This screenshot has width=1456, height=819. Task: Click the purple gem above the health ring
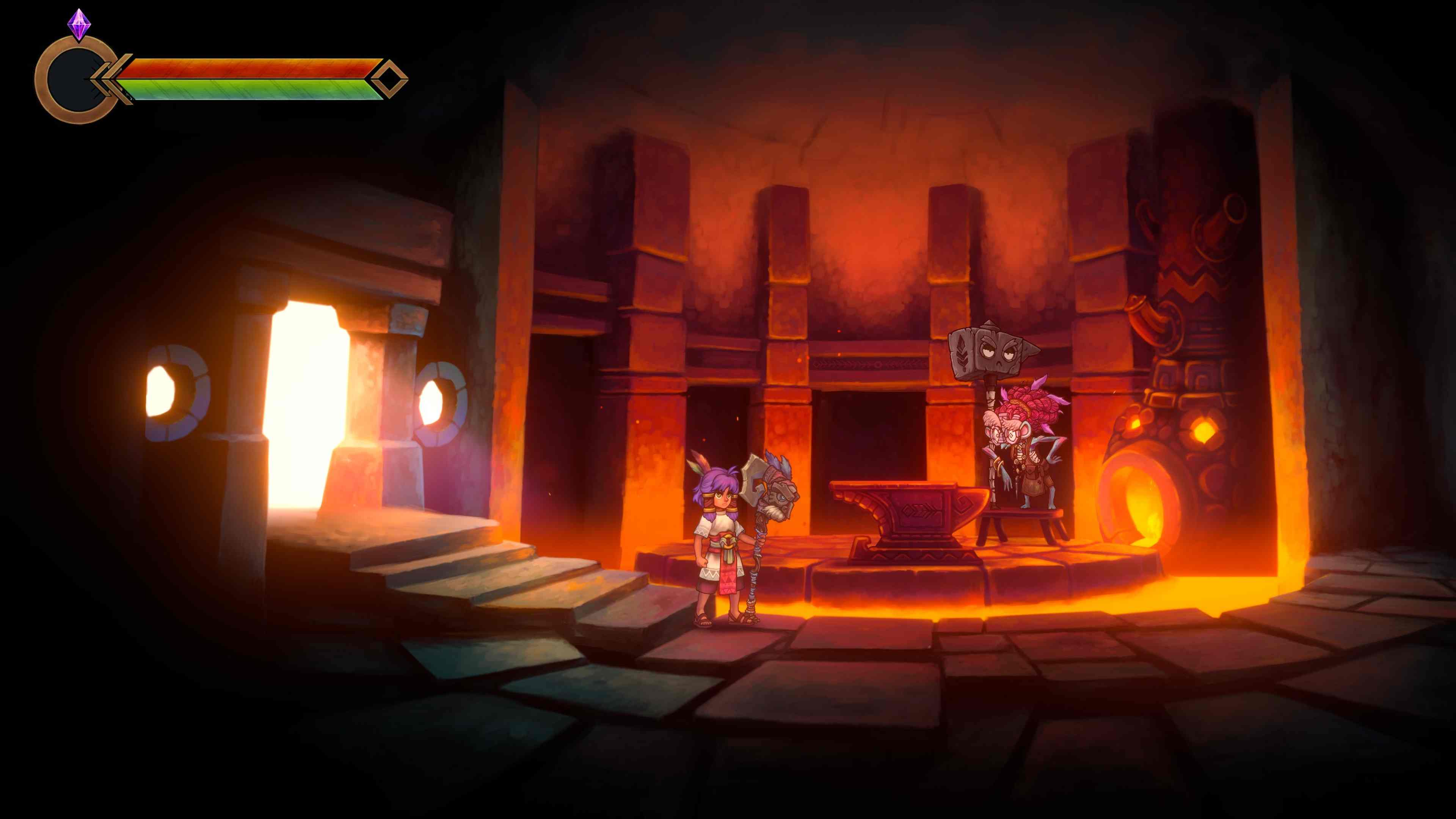tap(79, 24)
